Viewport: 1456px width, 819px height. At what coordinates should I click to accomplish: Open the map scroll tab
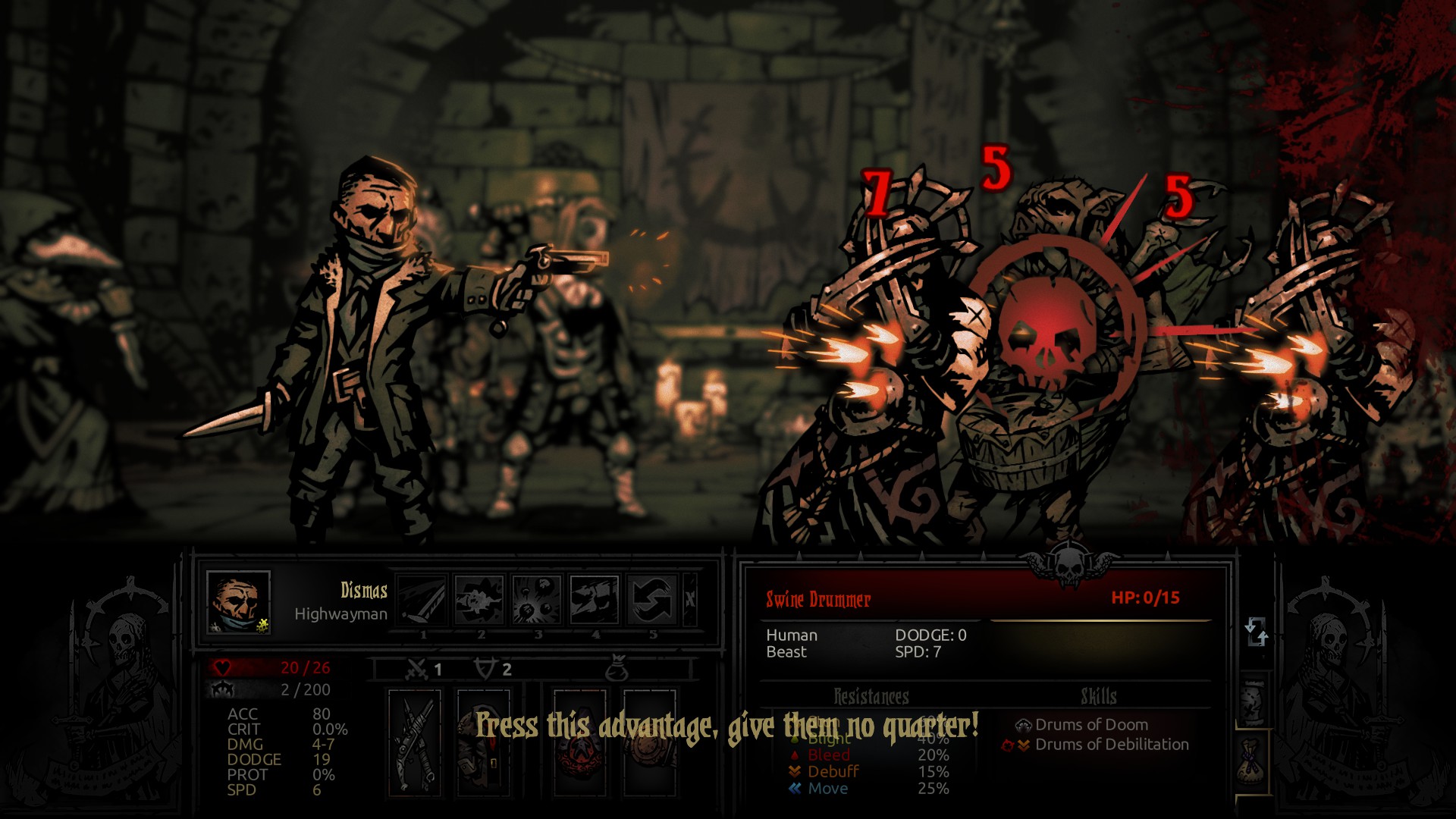click(1254, 700)
